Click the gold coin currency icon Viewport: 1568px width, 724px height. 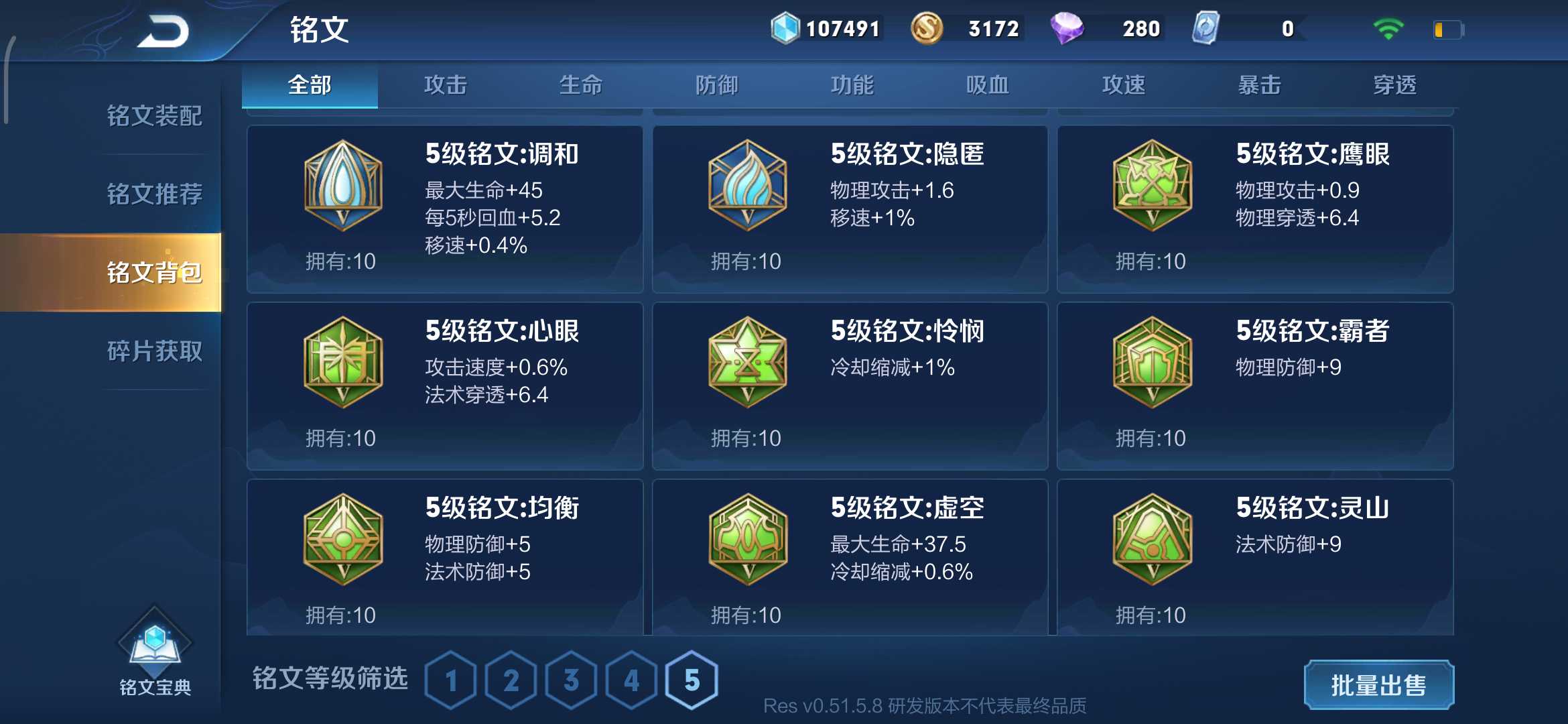pos(928,28)
